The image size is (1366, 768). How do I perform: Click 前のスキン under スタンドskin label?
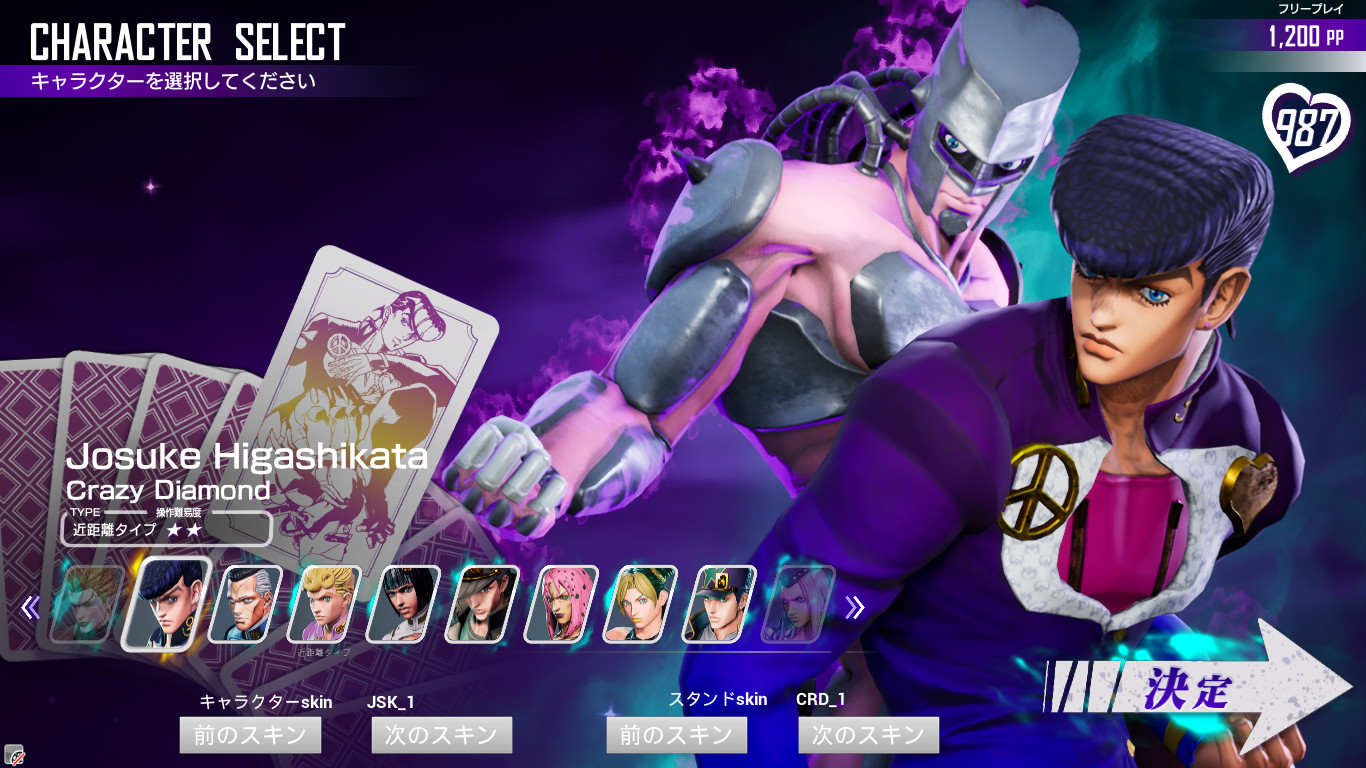click(x=676, y=735)
